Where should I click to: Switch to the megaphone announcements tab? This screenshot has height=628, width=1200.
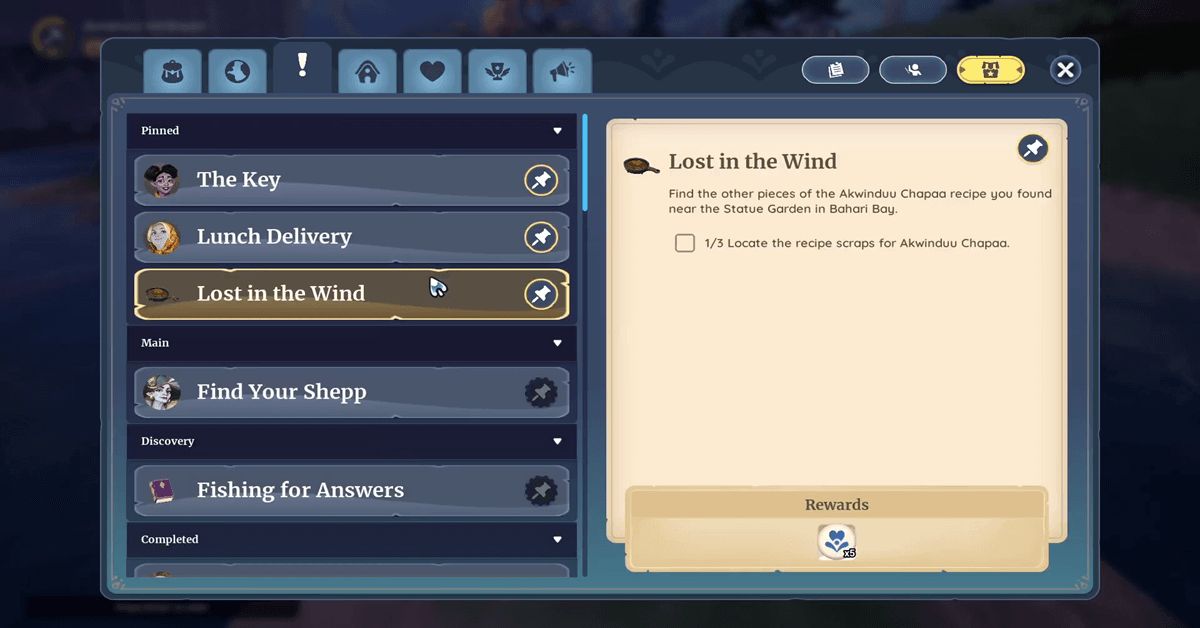562,72
